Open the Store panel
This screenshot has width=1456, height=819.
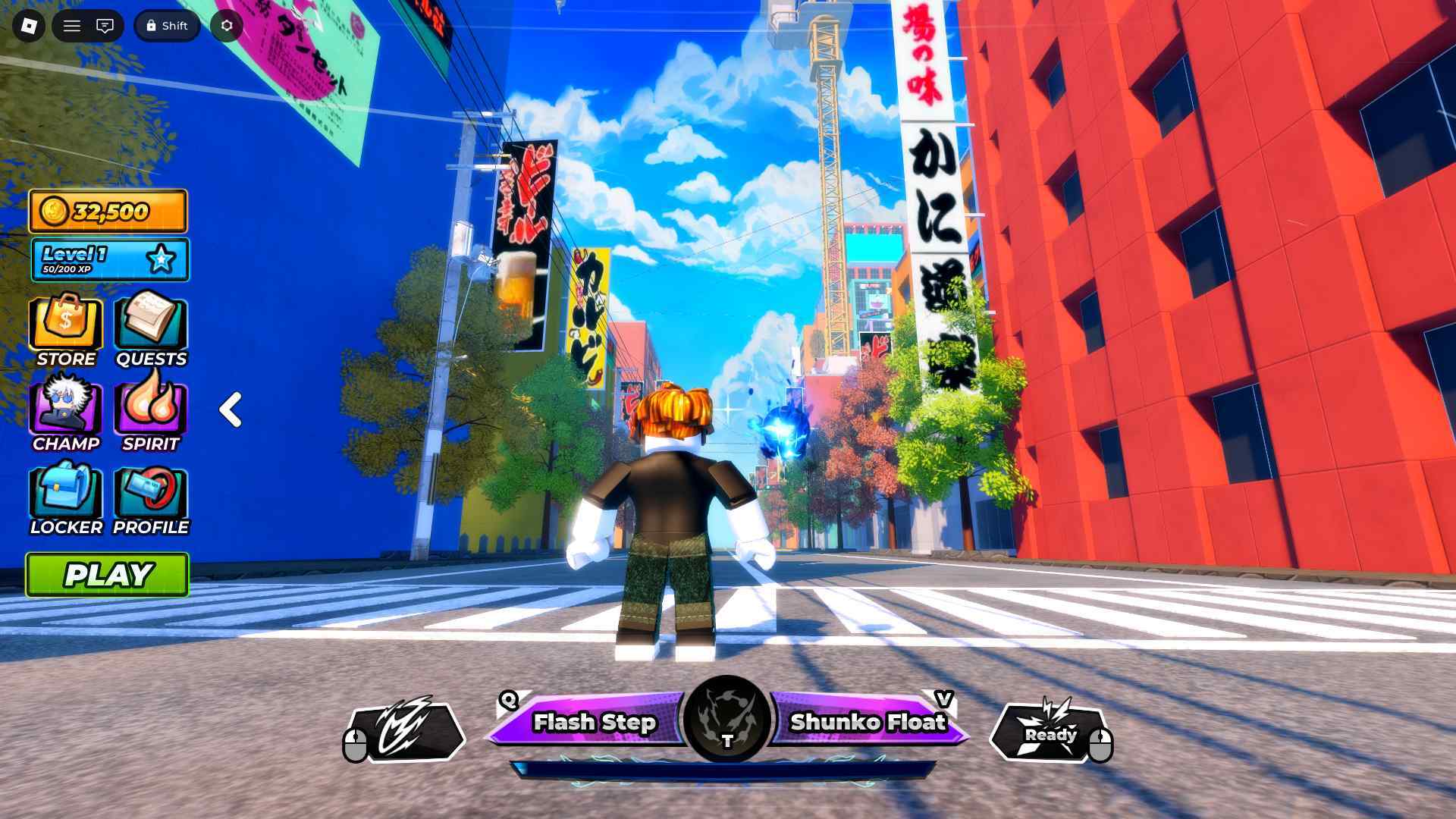pos(65,326)
